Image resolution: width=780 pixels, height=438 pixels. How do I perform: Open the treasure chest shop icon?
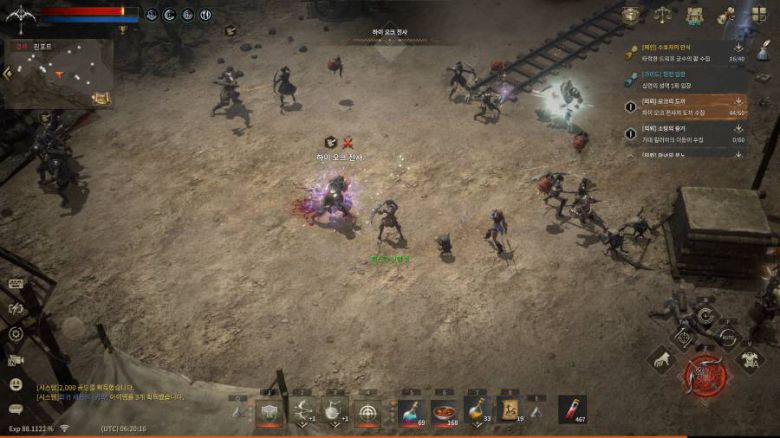pos(631,15)
